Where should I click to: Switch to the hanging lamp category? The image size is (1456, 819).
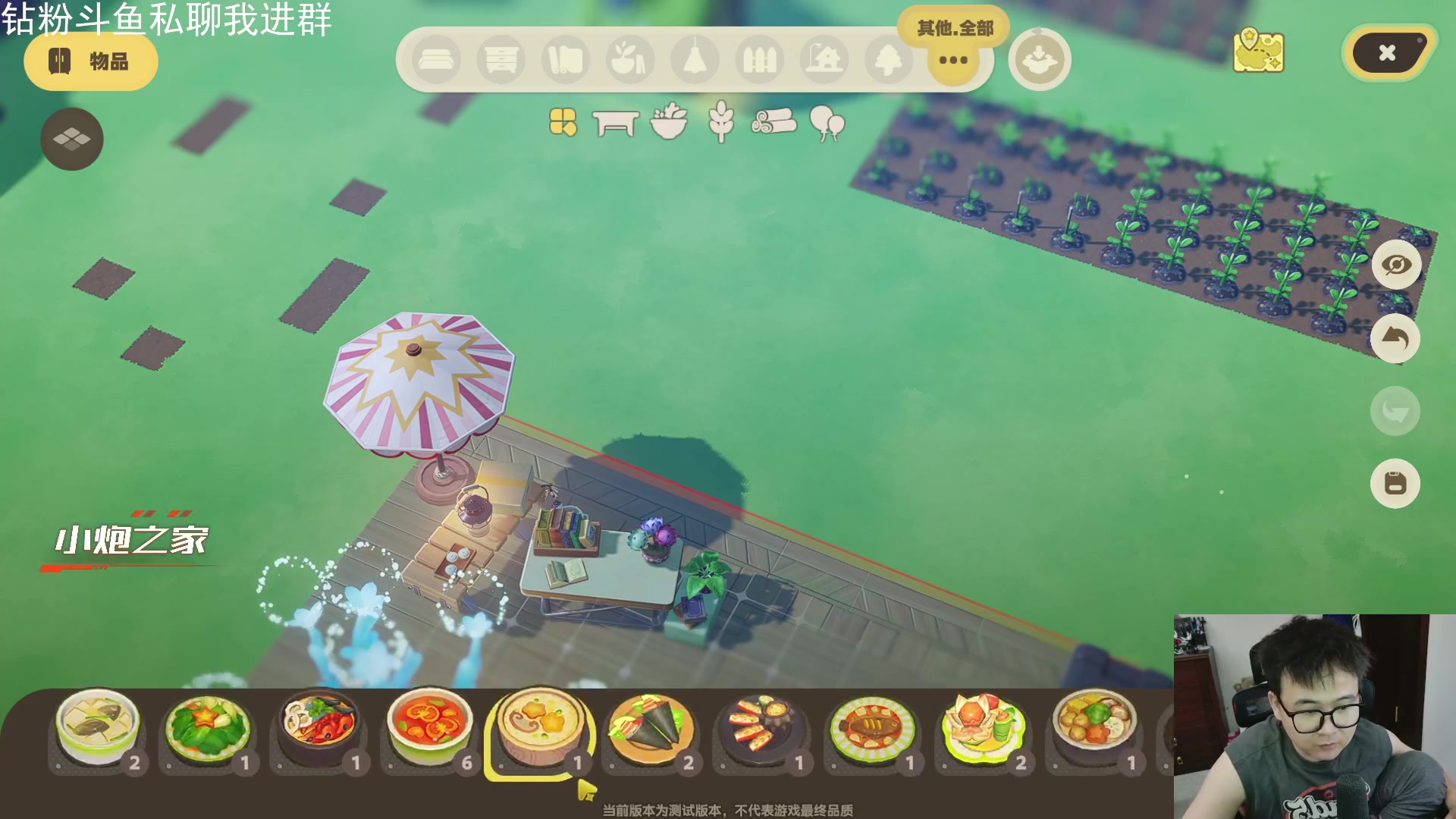695,60
